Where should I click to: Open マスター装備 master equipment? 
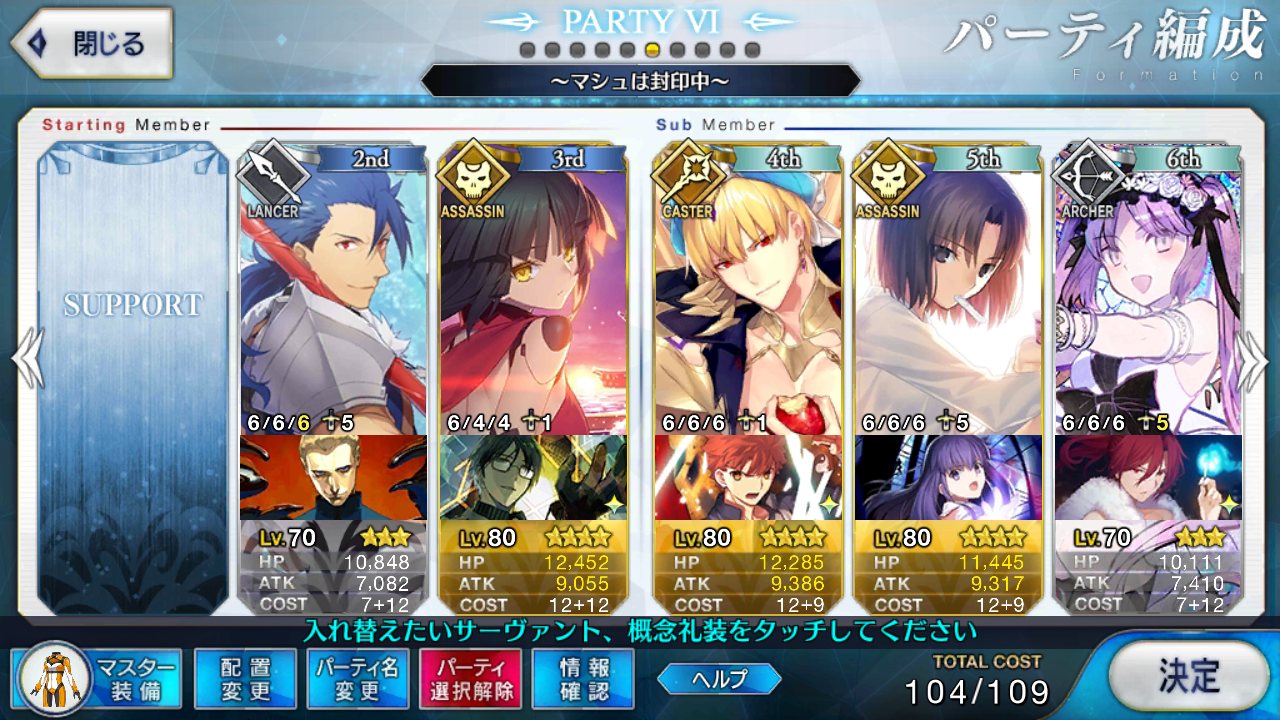click(x=97, y=679)
